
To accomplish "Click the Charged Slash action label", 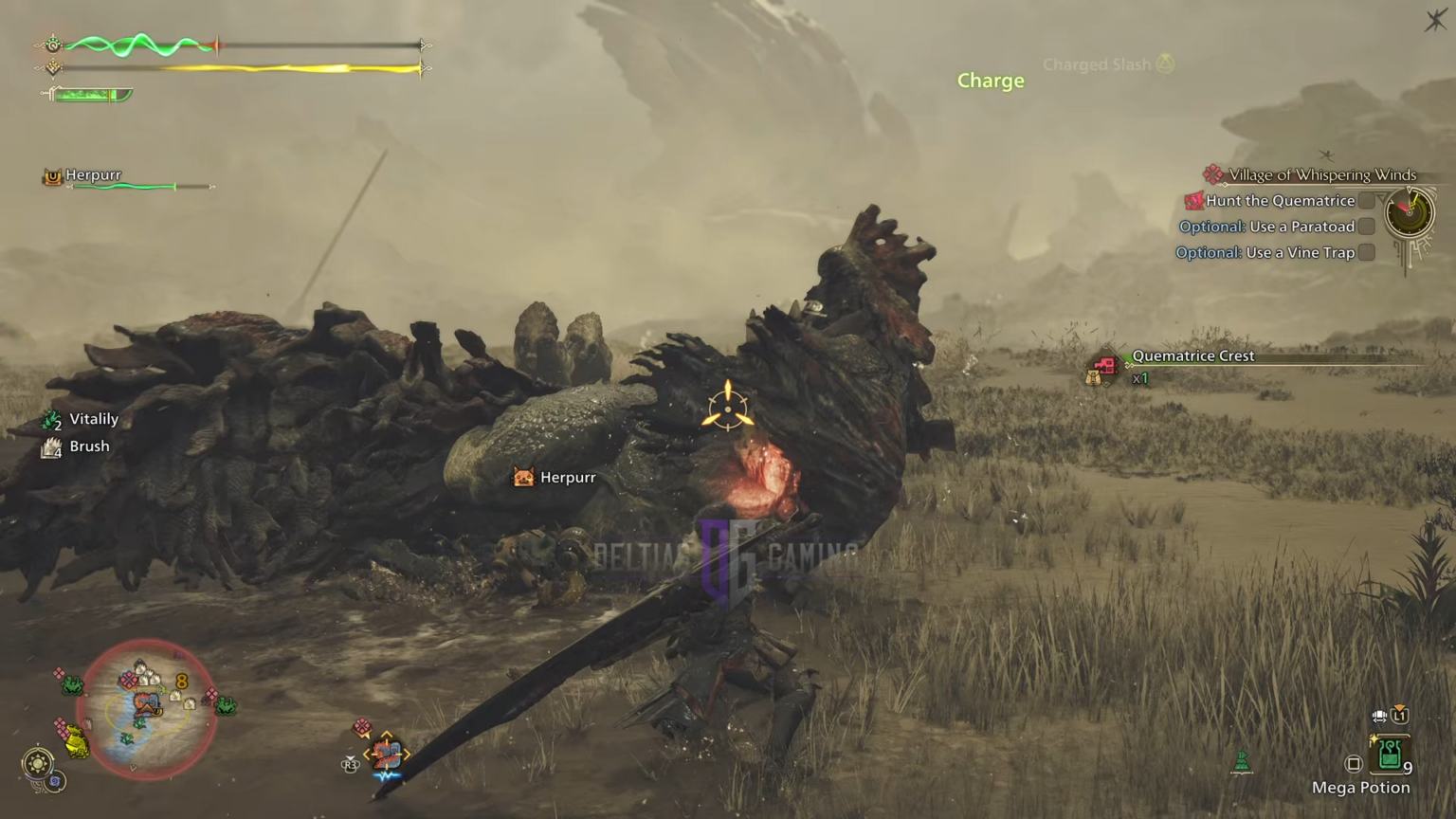I will (x=1097, y=64).
